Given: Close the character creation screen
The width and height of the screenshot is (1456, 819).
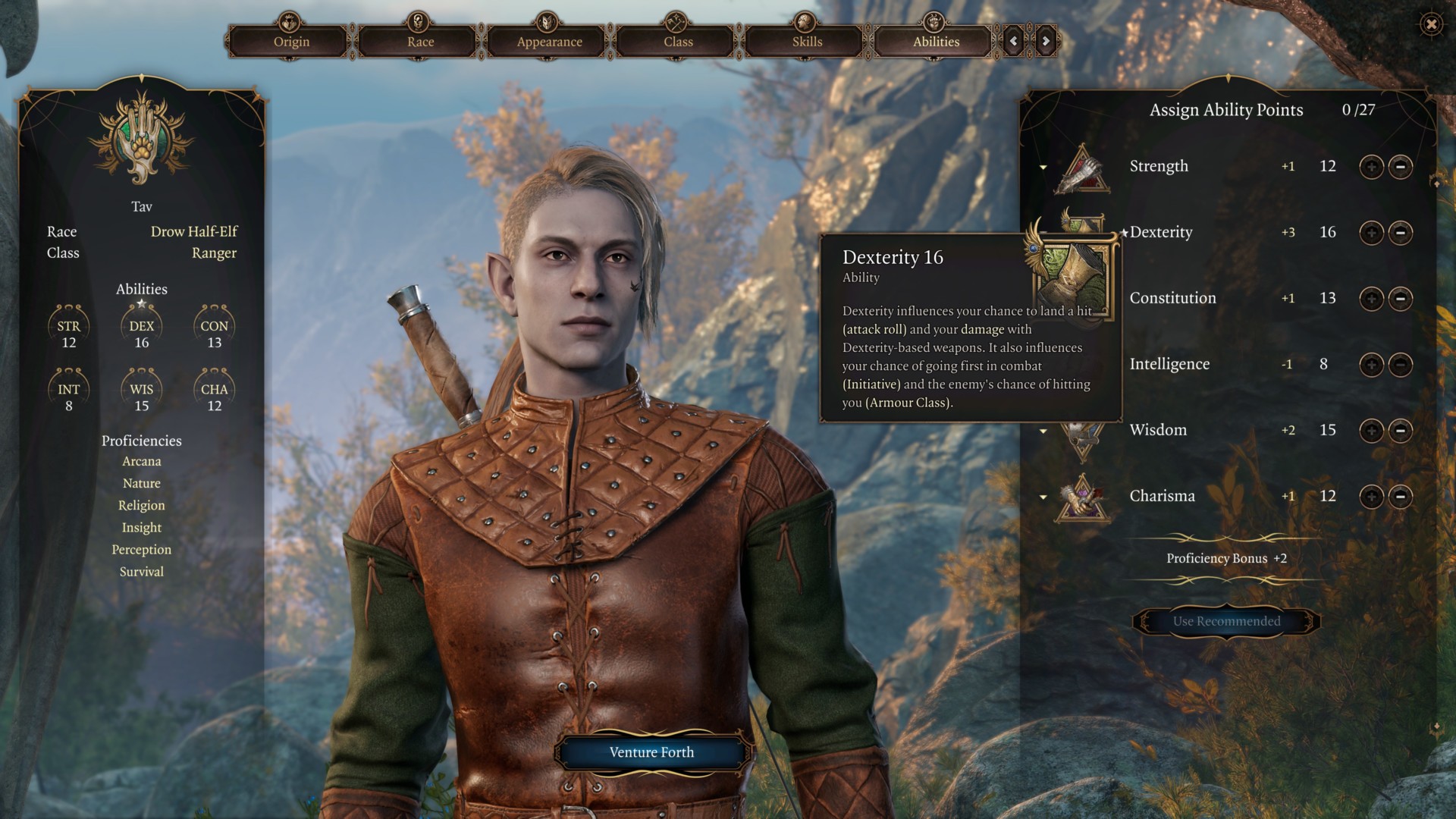Looking at the screenshot, I should tap(1431, 24).
